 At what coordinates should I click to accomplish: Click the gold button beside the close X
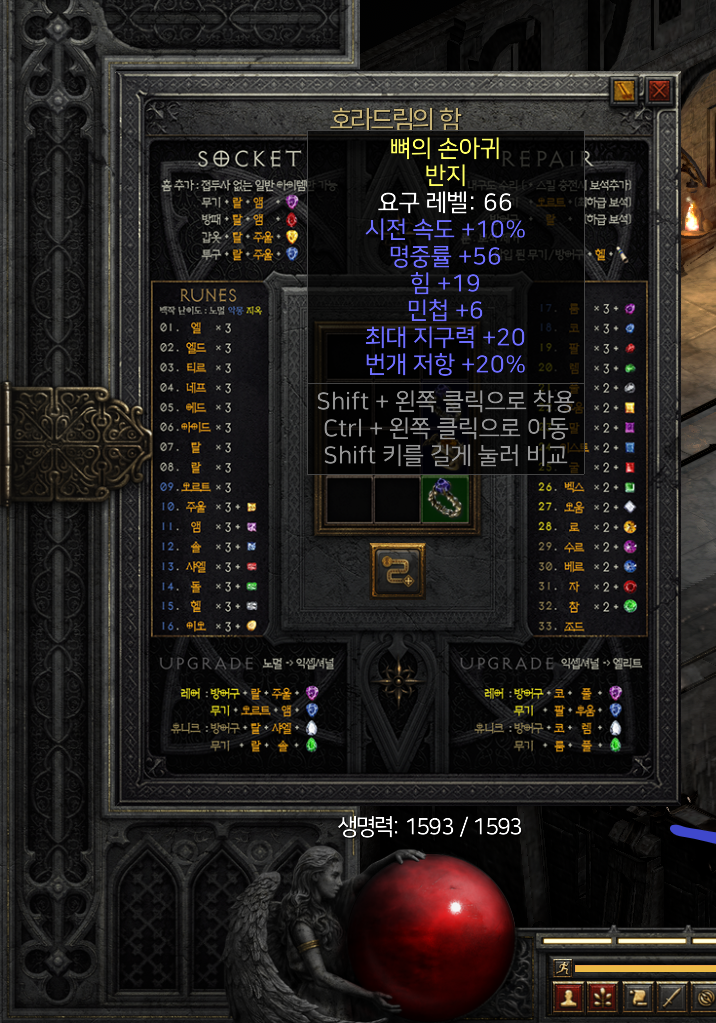[625, 92]
